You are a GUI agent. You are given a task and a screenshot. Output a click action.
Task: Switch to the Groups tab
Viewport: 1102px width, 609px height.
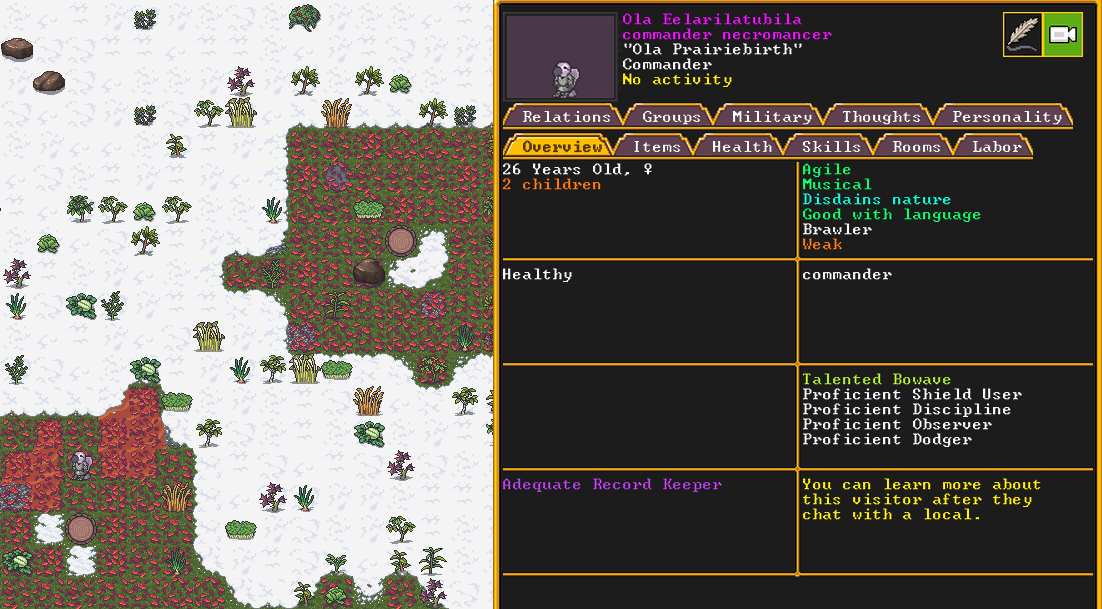click(x=671, y=117)
